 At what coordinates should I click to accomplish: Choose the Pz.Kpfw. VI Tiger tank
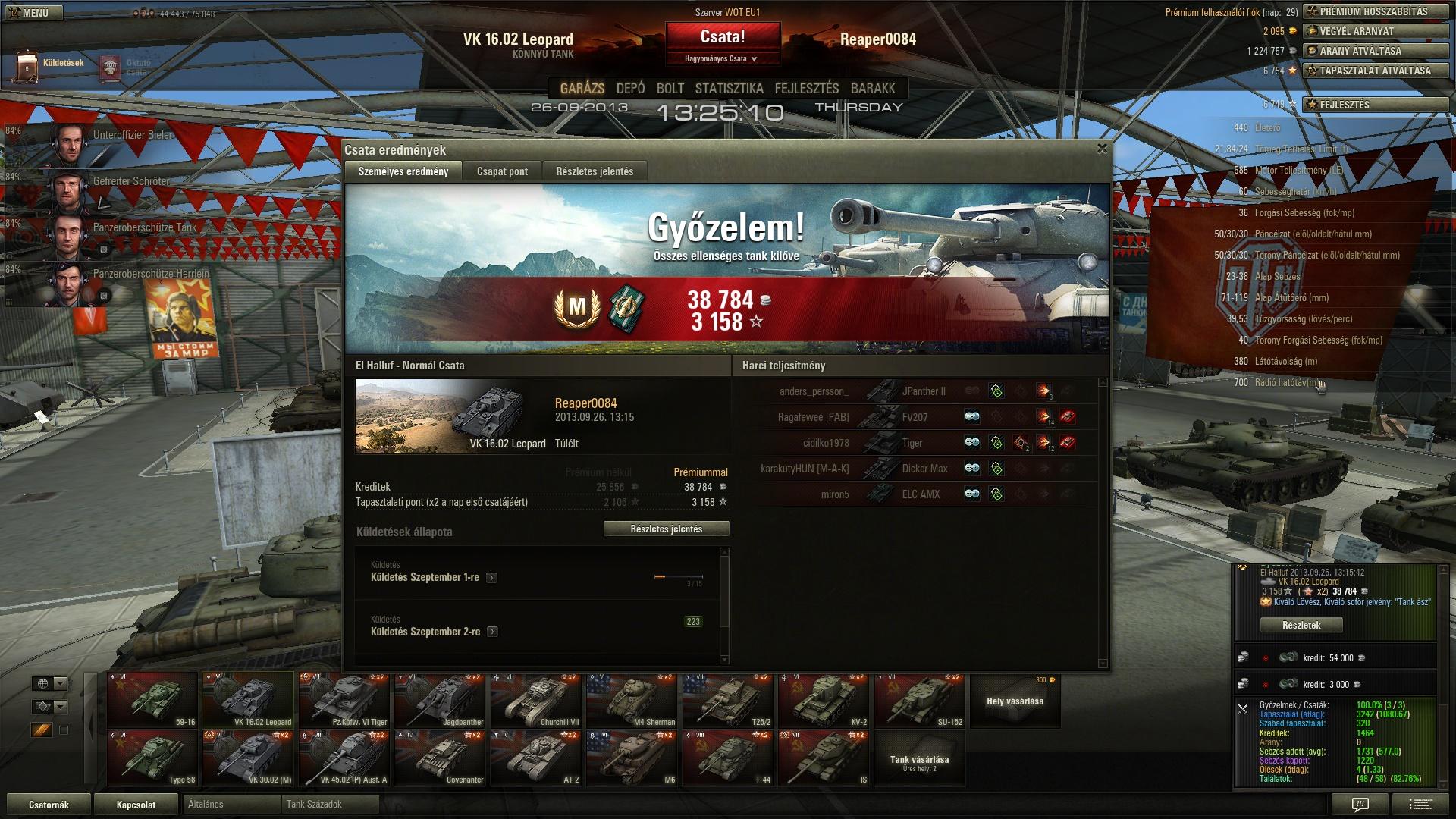click(346, 701)
